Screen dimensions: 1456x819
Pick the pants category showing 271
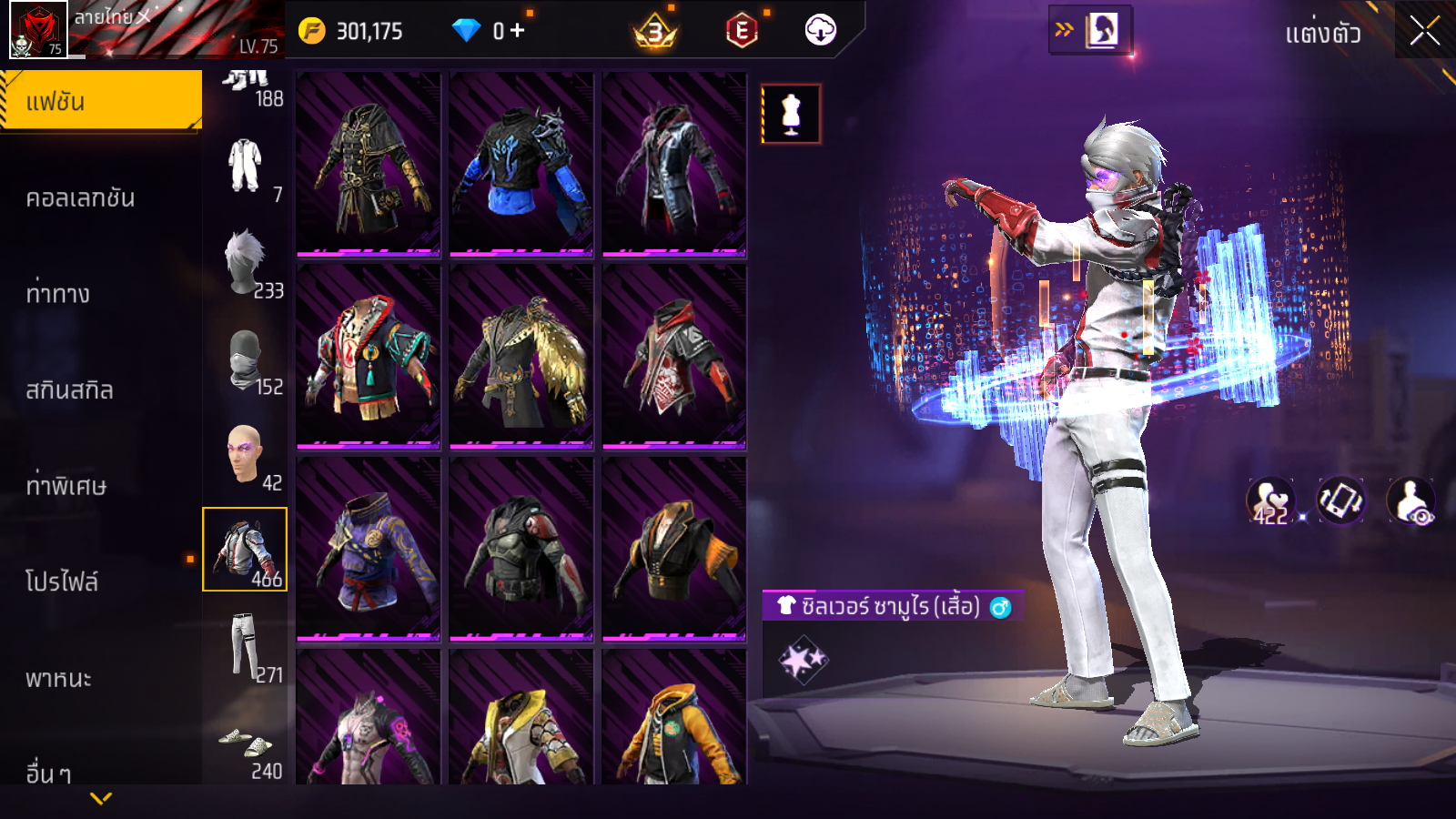tap(246, 646)
